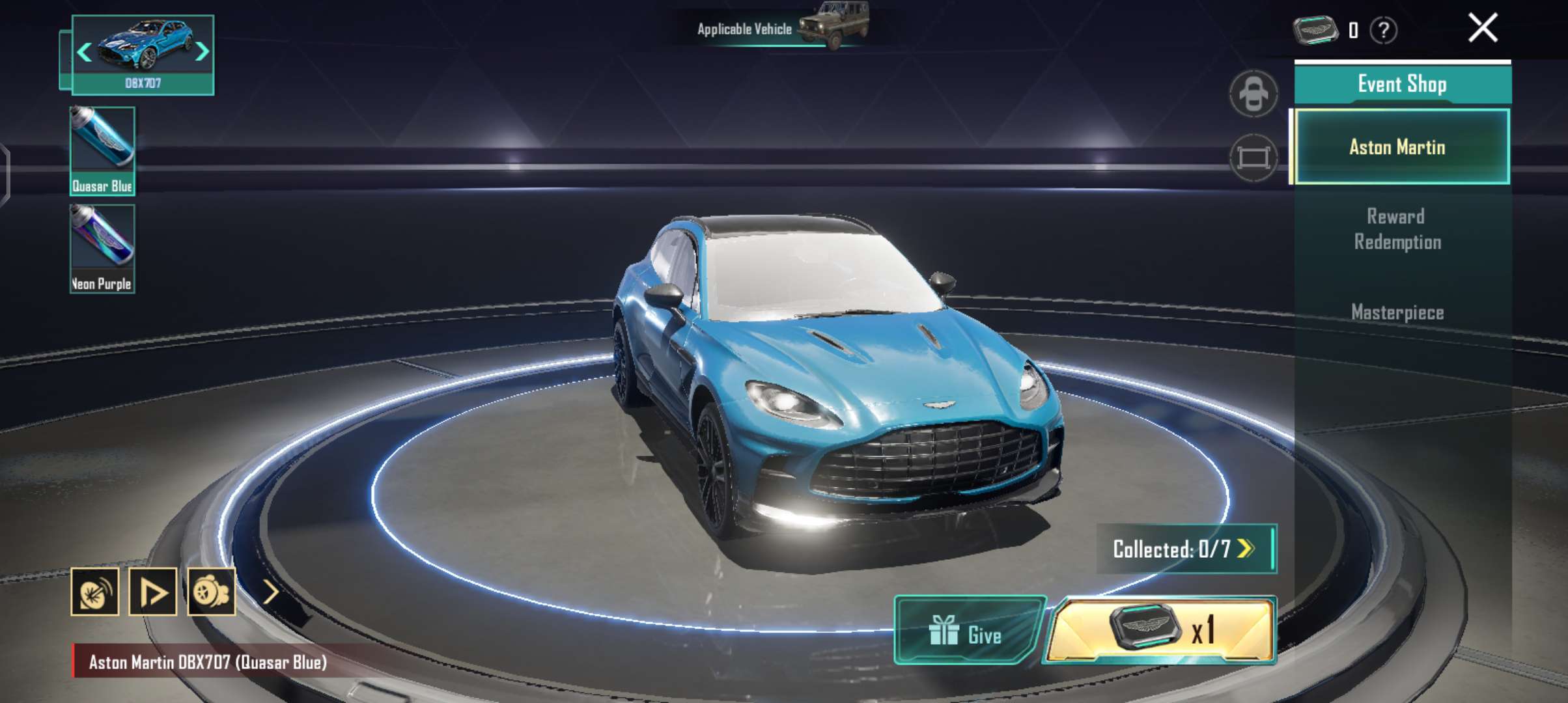Click the car rotation view icon
This screenshot has height=703, width=1568.
[x=1253, y=92]
